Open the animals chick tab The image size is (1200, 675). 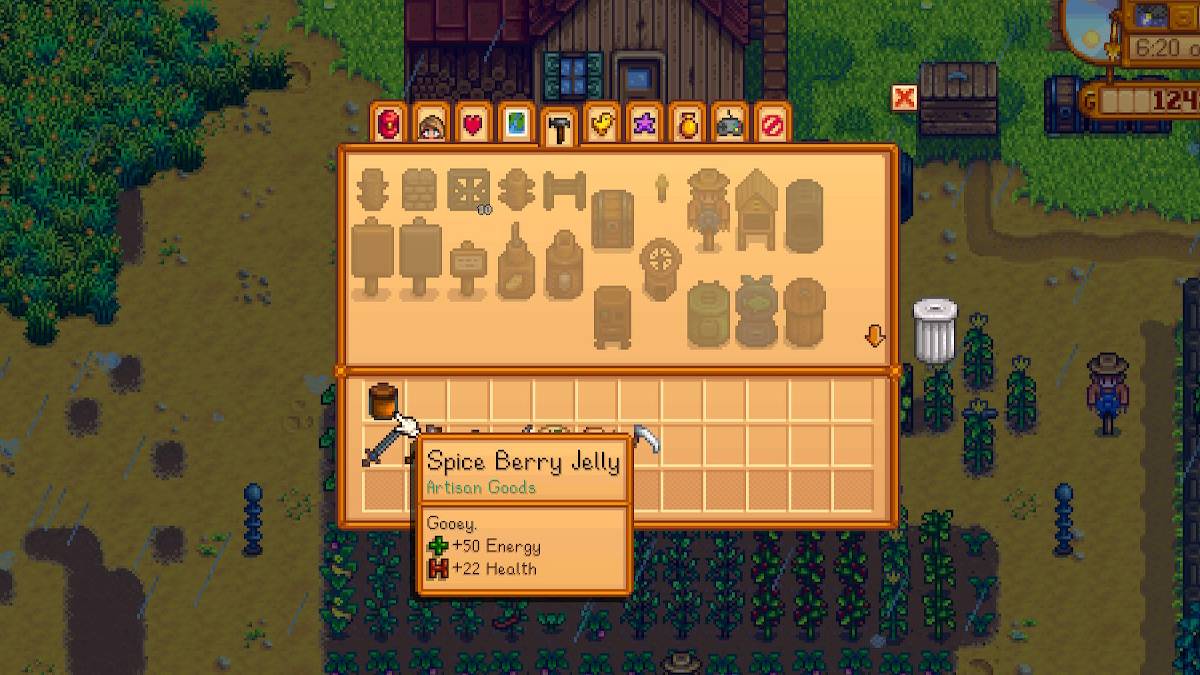pos(601,125)
